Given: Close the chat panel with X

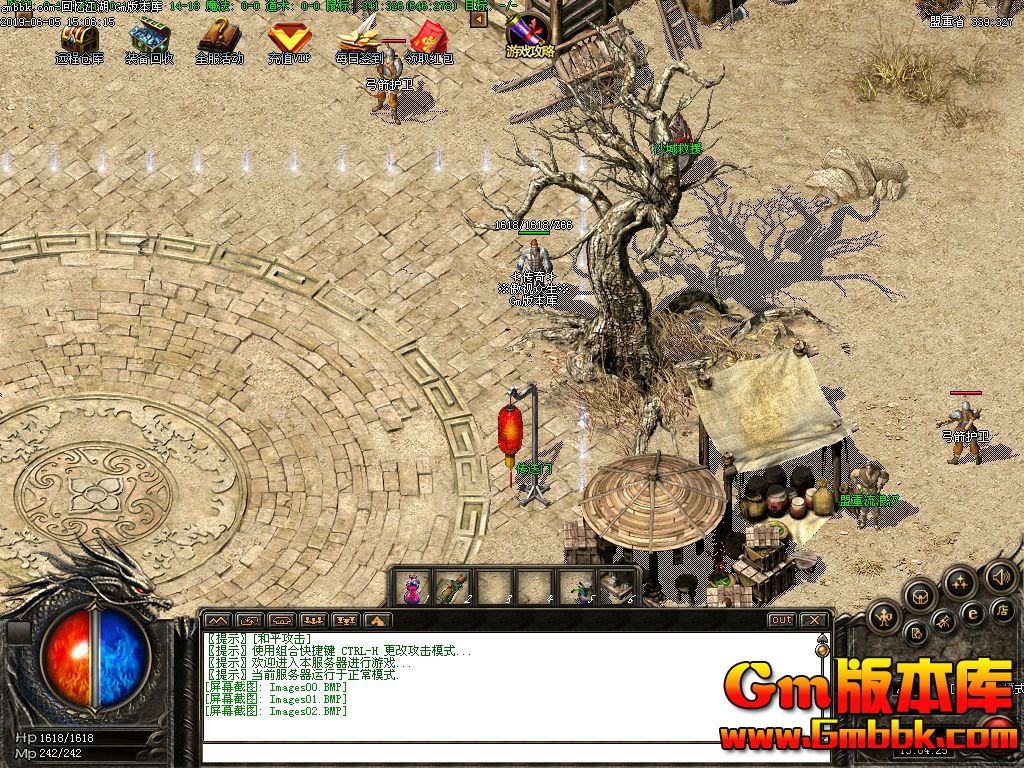Looking at the screenshot, I should 814,620.
